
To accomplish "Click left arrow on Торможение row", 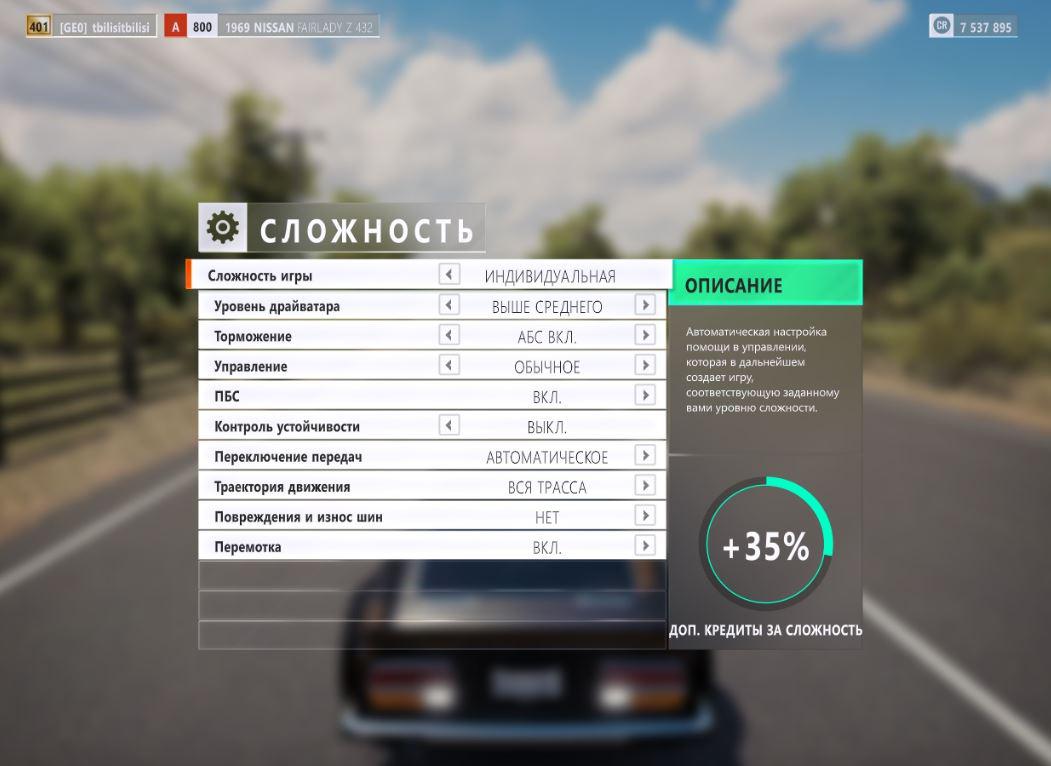I will click(x=449, y=335).
